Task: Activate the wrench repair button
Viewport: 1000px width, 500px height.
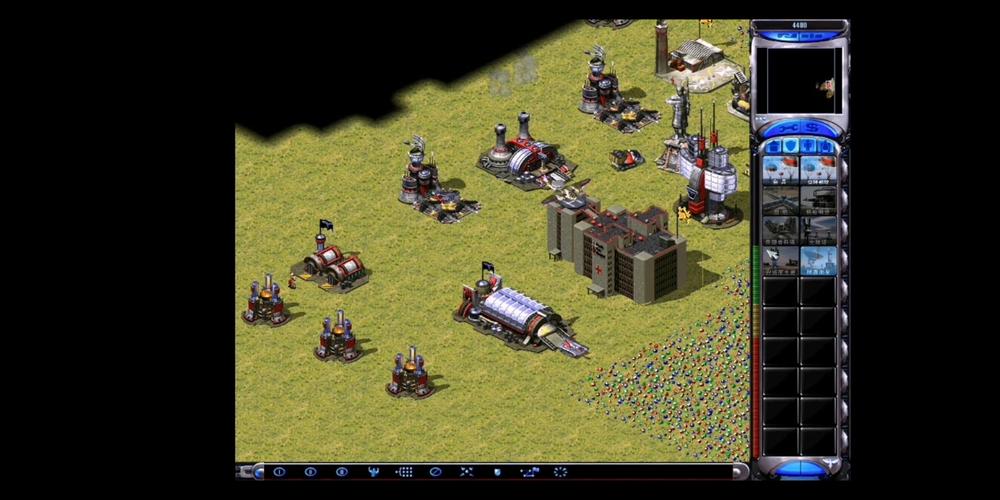Action: 785,127
